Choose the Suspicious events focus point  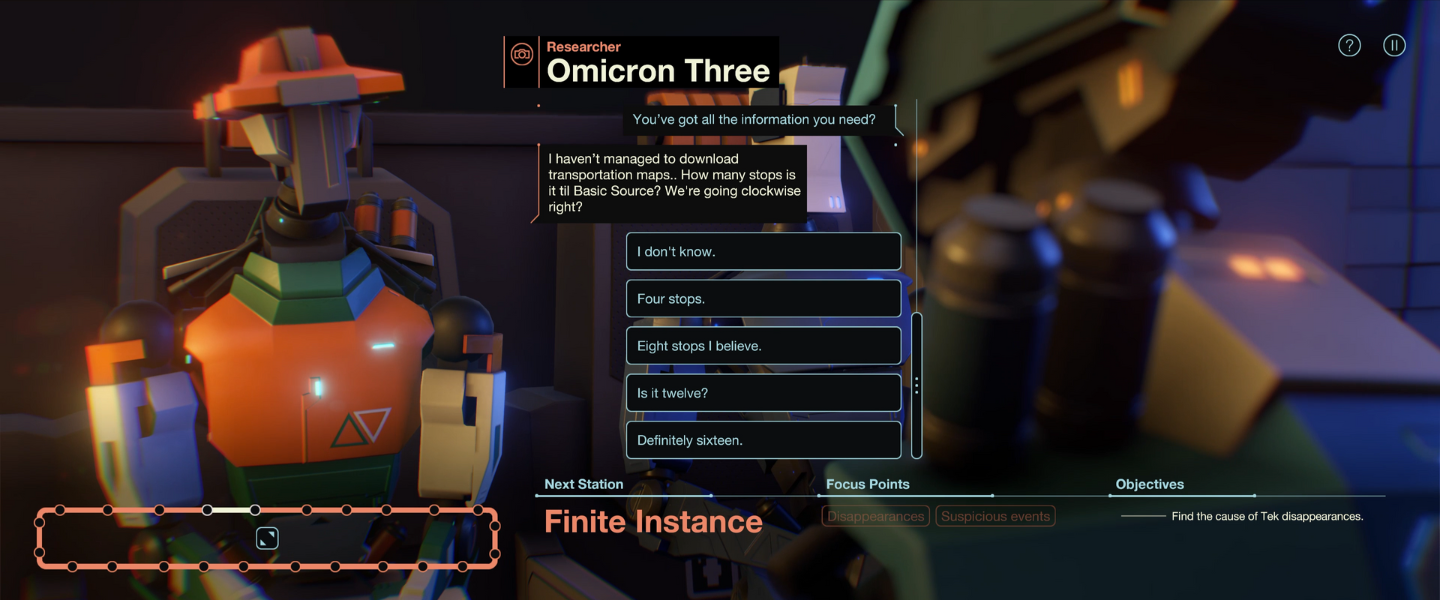click(995, 516)
